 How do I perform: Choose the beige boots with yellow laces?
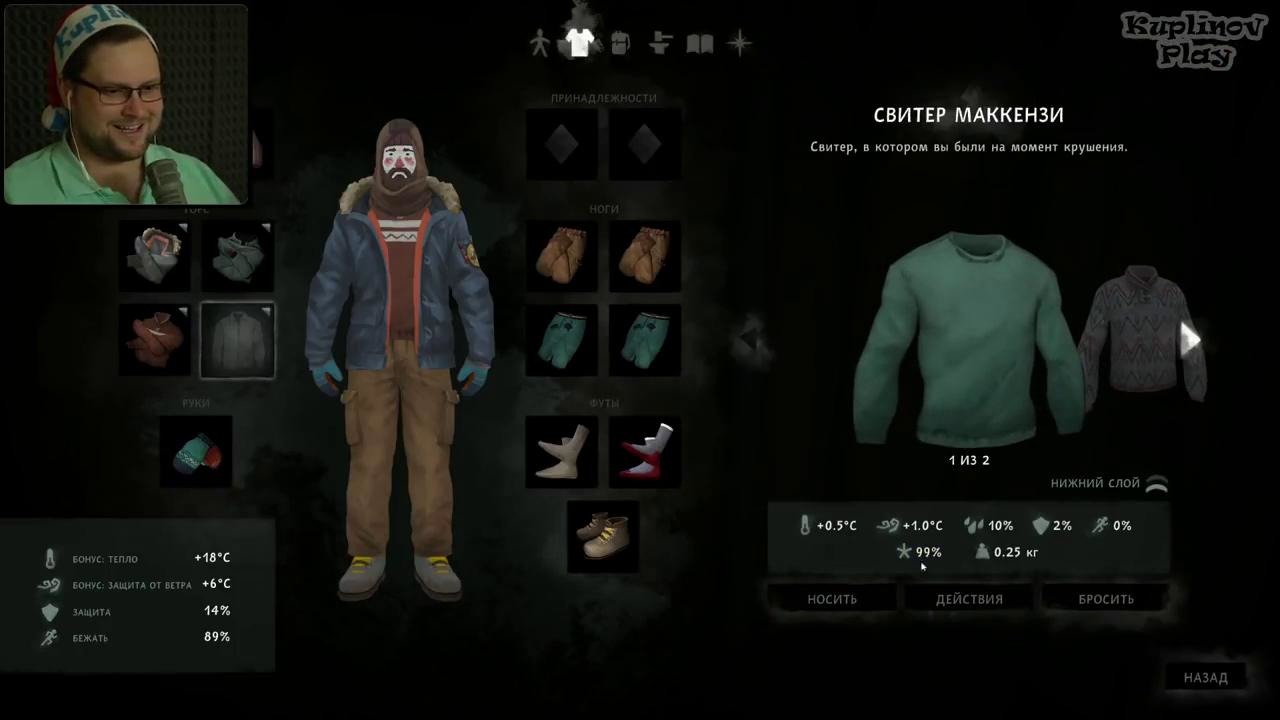click(603, 535)
